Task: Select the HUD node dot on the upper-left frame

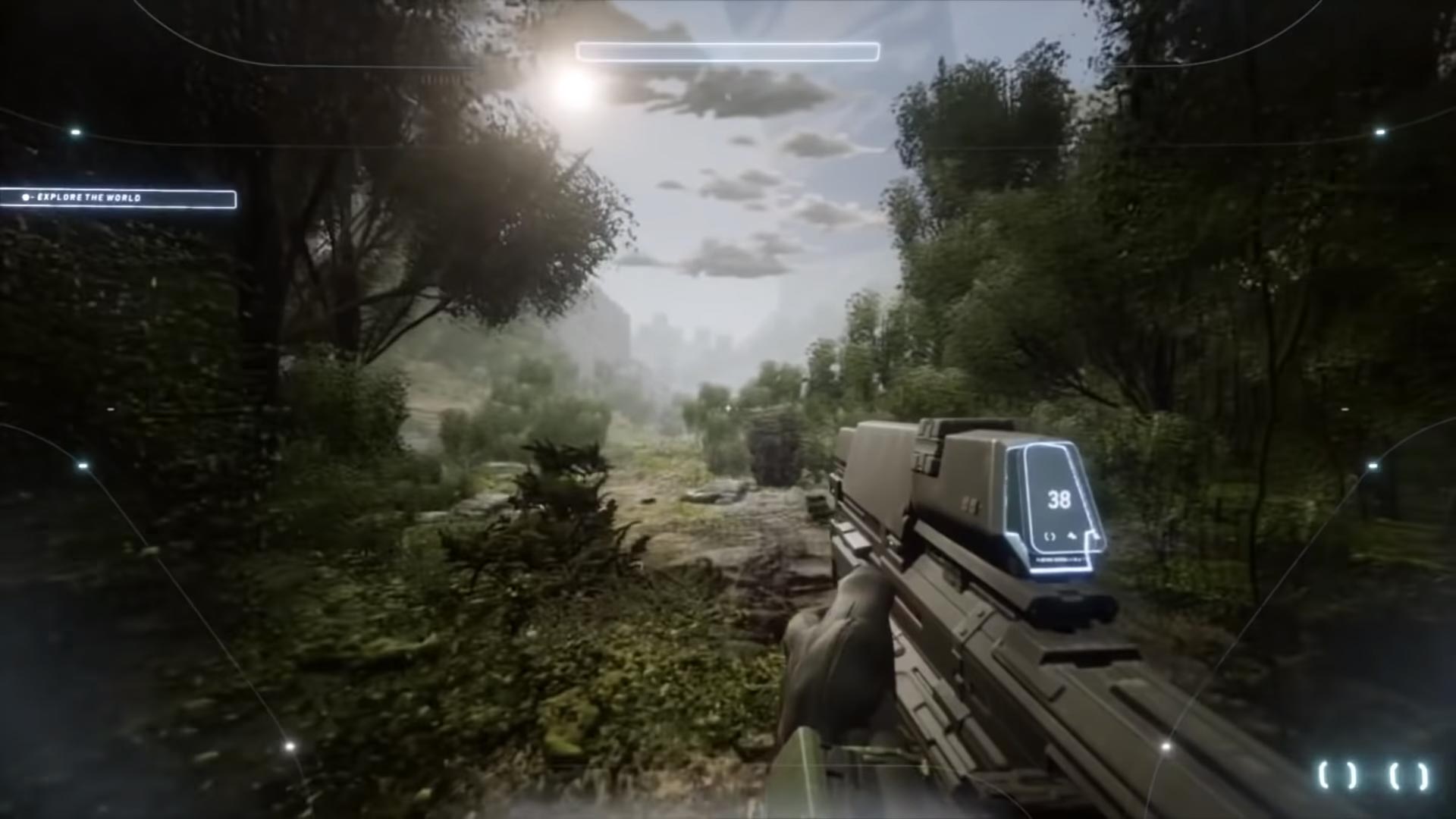Action: [x=76, y=132]
